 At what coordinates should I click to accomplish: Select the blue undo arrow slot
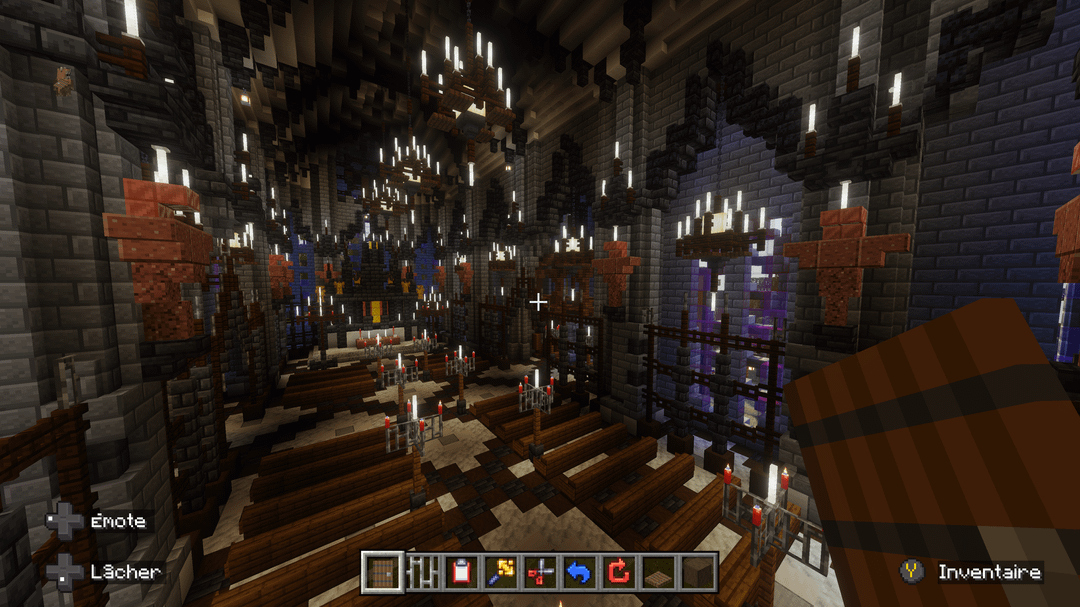click(579, 572)
